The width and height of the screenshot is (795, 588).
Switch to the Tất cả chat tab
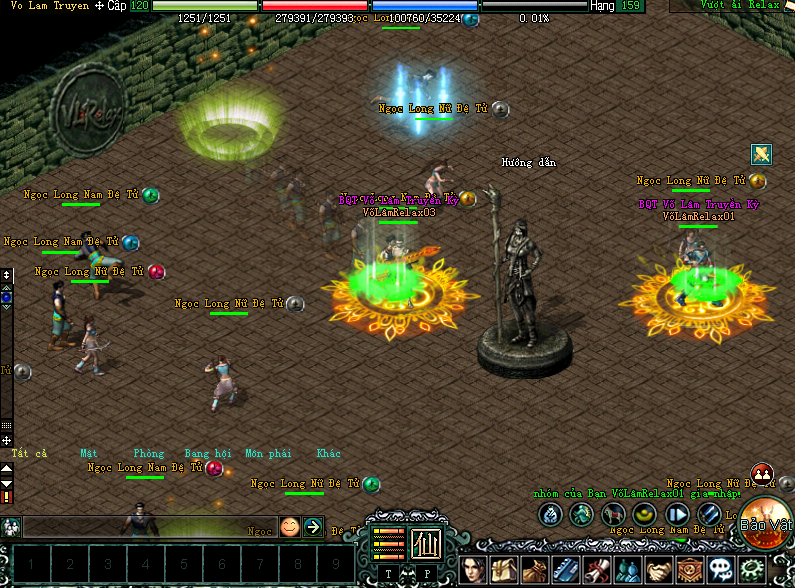point(29,453)
